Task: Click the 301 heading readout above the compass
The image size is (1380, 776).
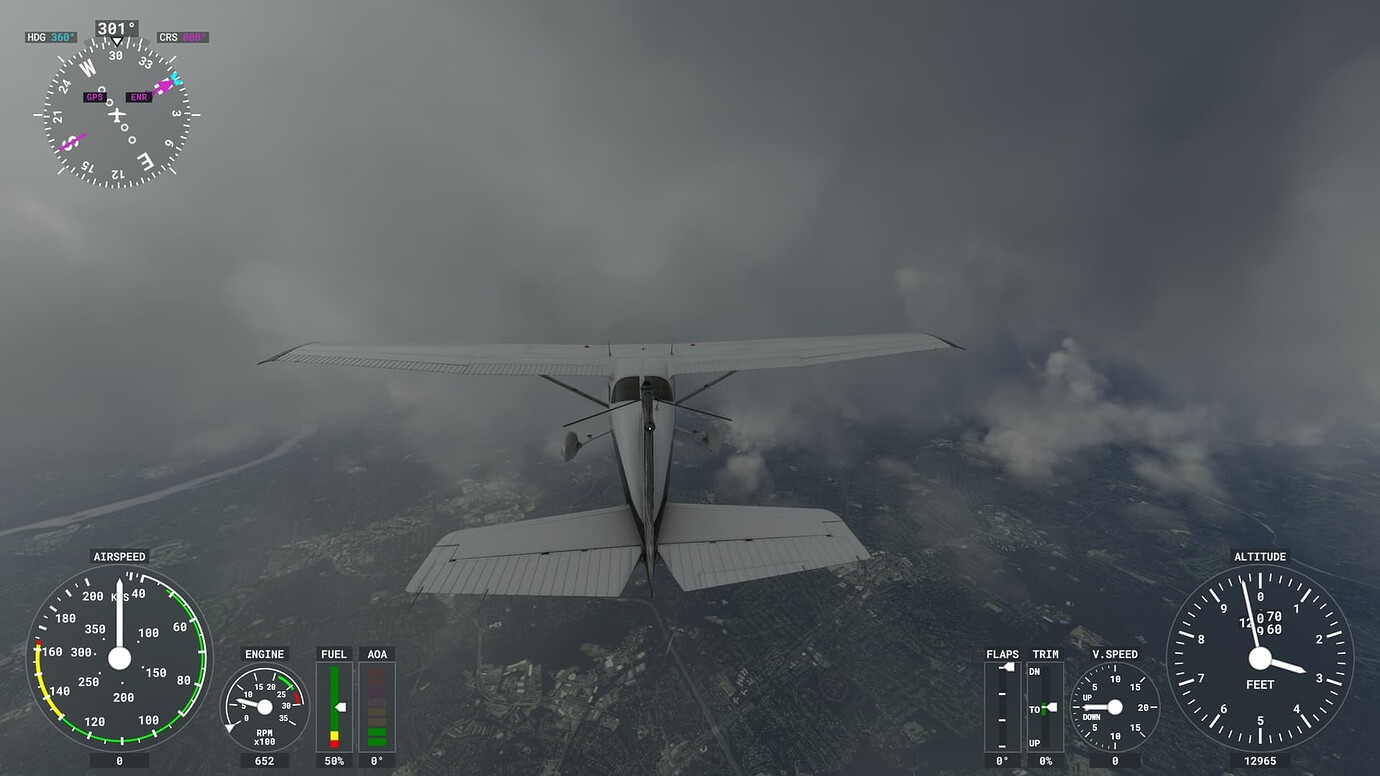Action: tap(115, 28)
